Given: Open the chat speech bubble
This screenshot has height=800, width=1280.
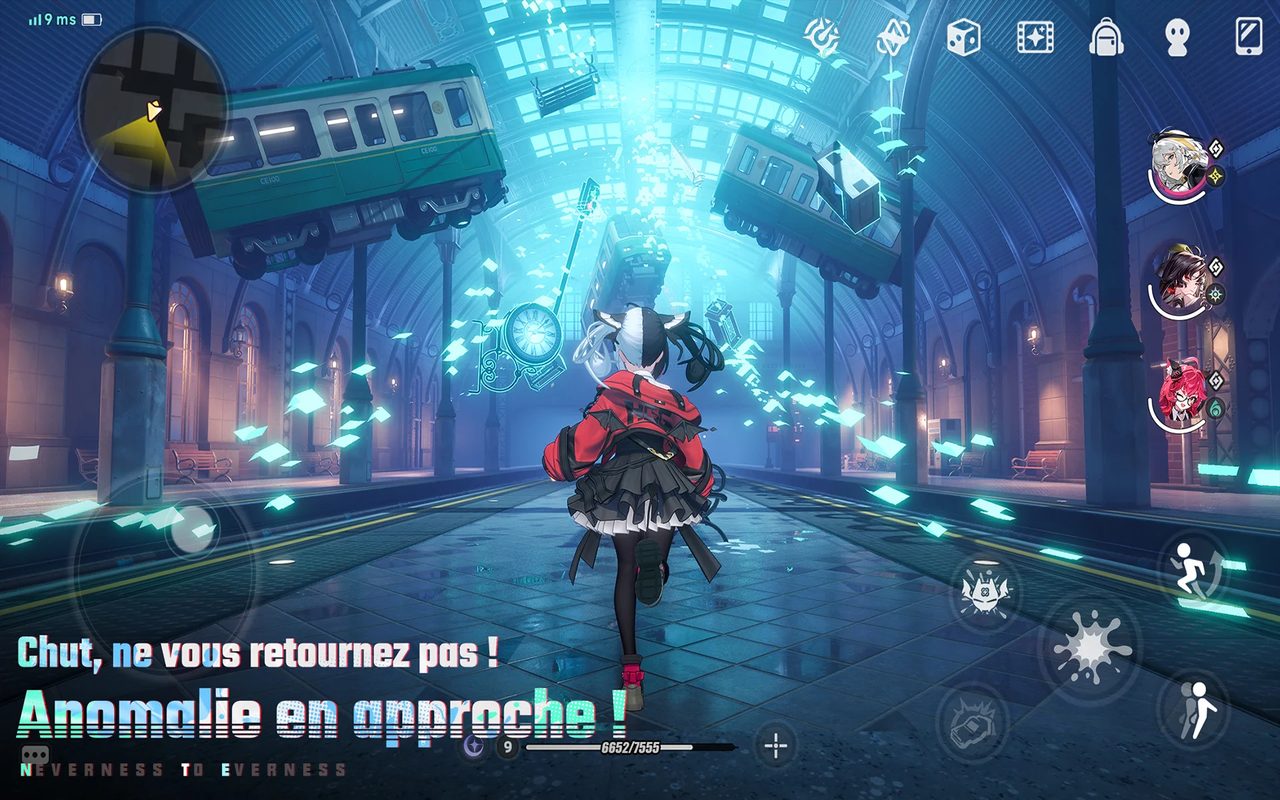Looking at the screenshot, I should click(35, 756).
